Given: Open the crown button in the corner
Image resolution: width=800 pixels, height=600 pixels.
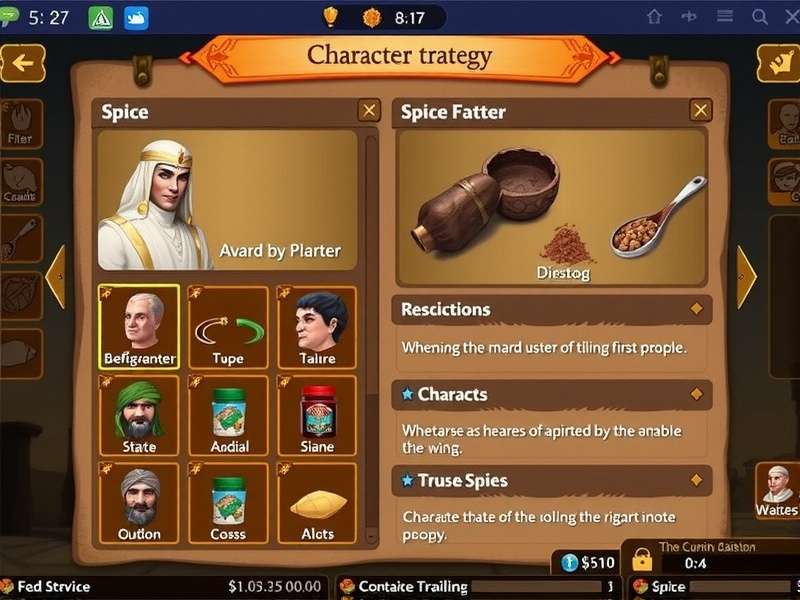Looking at the screenshot, I should [x=777, y=64].
